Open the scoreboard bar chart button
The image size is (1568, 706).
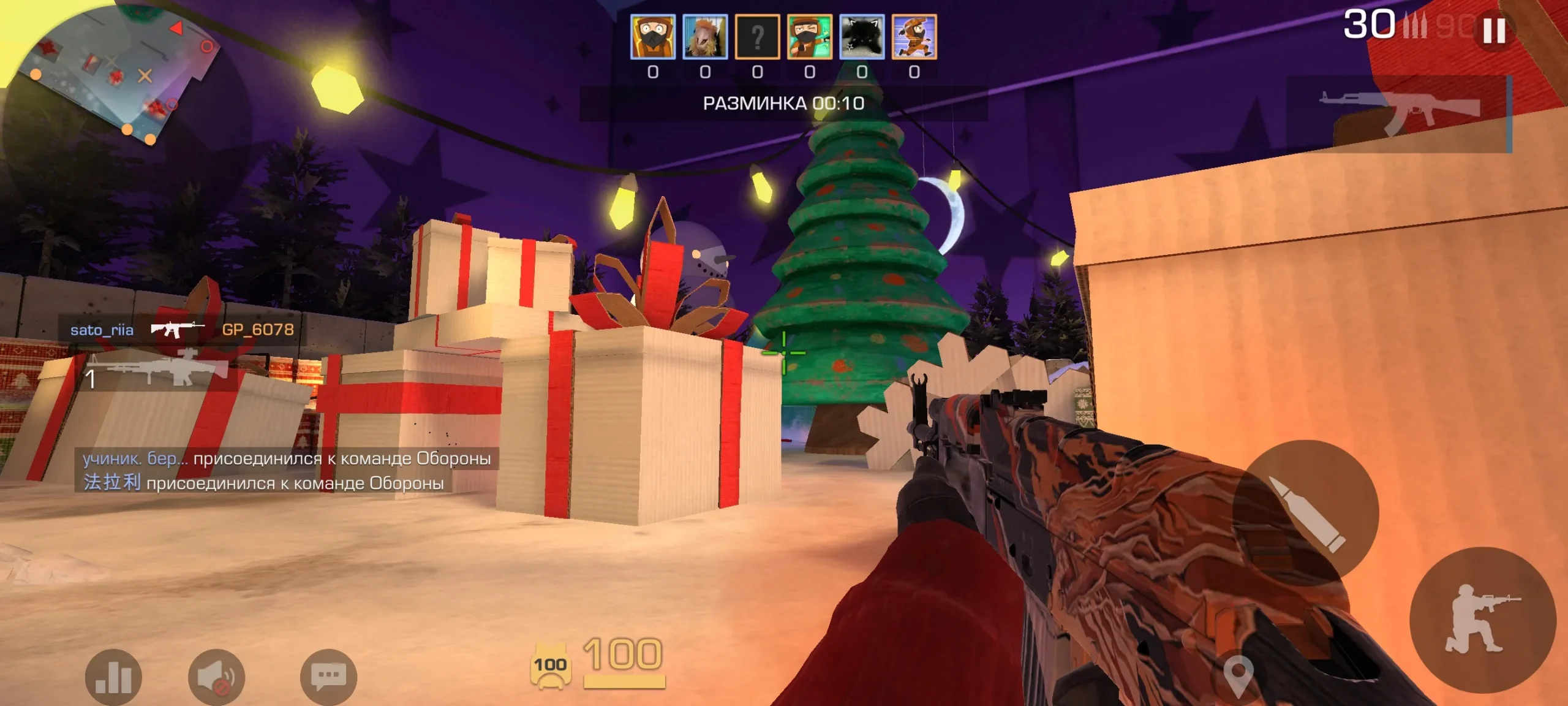[x=114, y=677]
